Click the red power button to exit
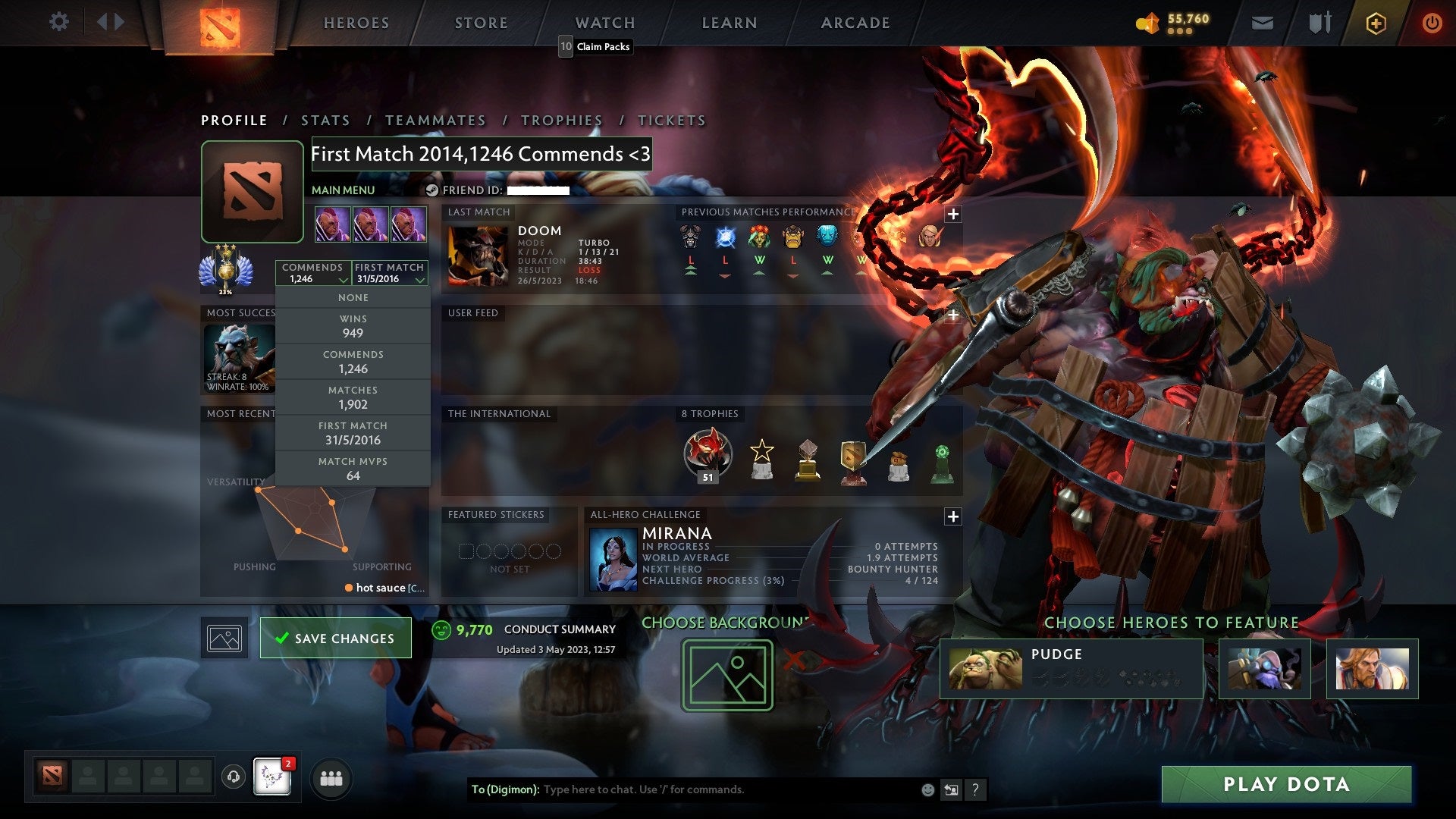This screenshot has width=1456, height=819. (1433, 23)
